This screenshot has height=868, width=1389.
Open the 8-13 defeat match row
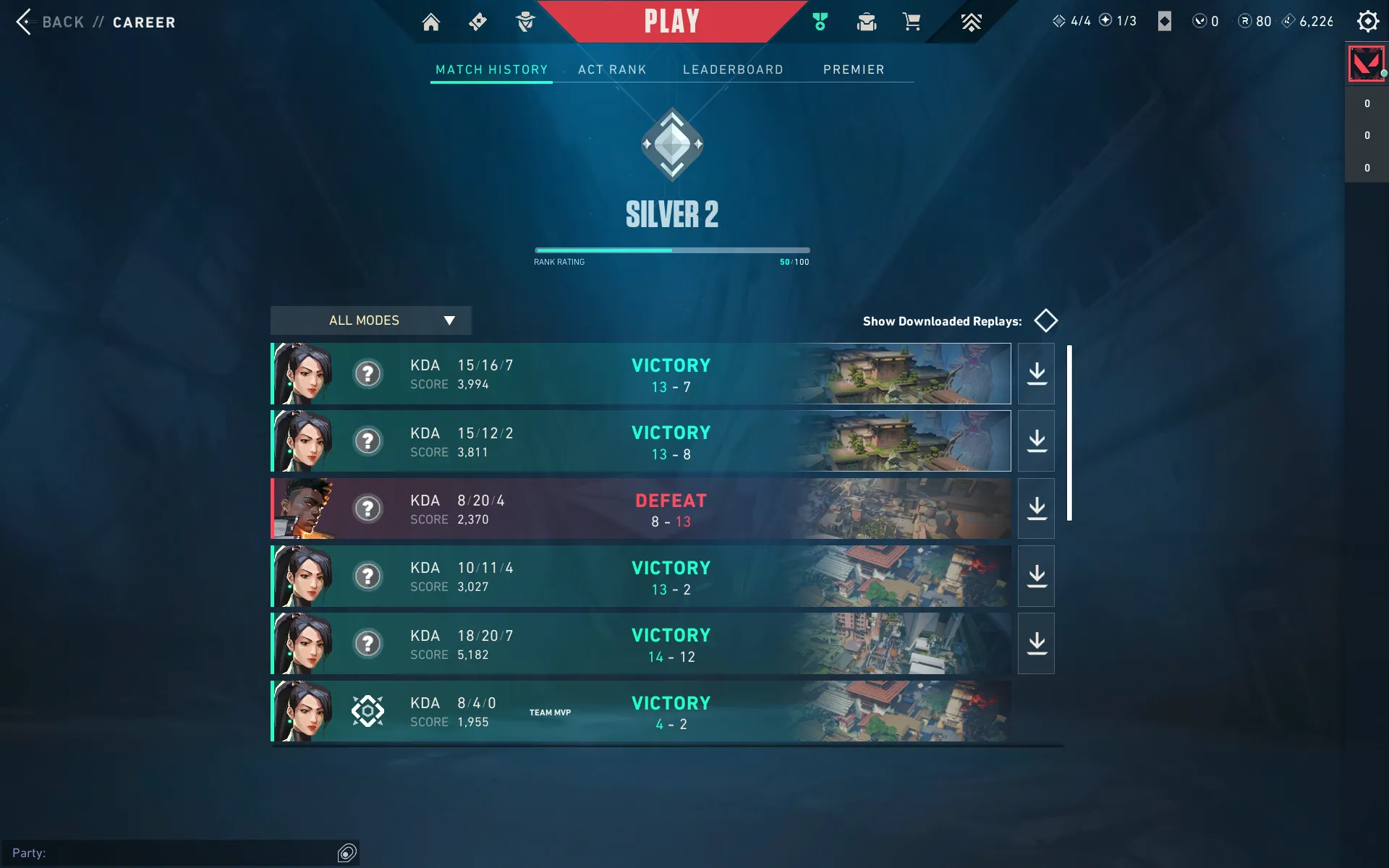[x=641, y=509]
